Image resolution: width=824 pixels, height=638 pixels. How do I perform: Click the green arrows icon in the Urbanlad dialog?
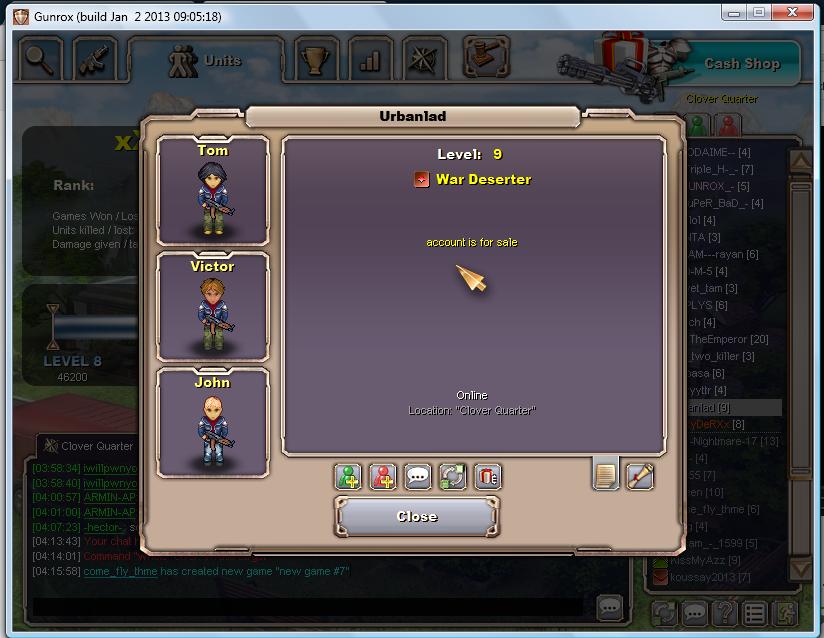tap(452, 476)
